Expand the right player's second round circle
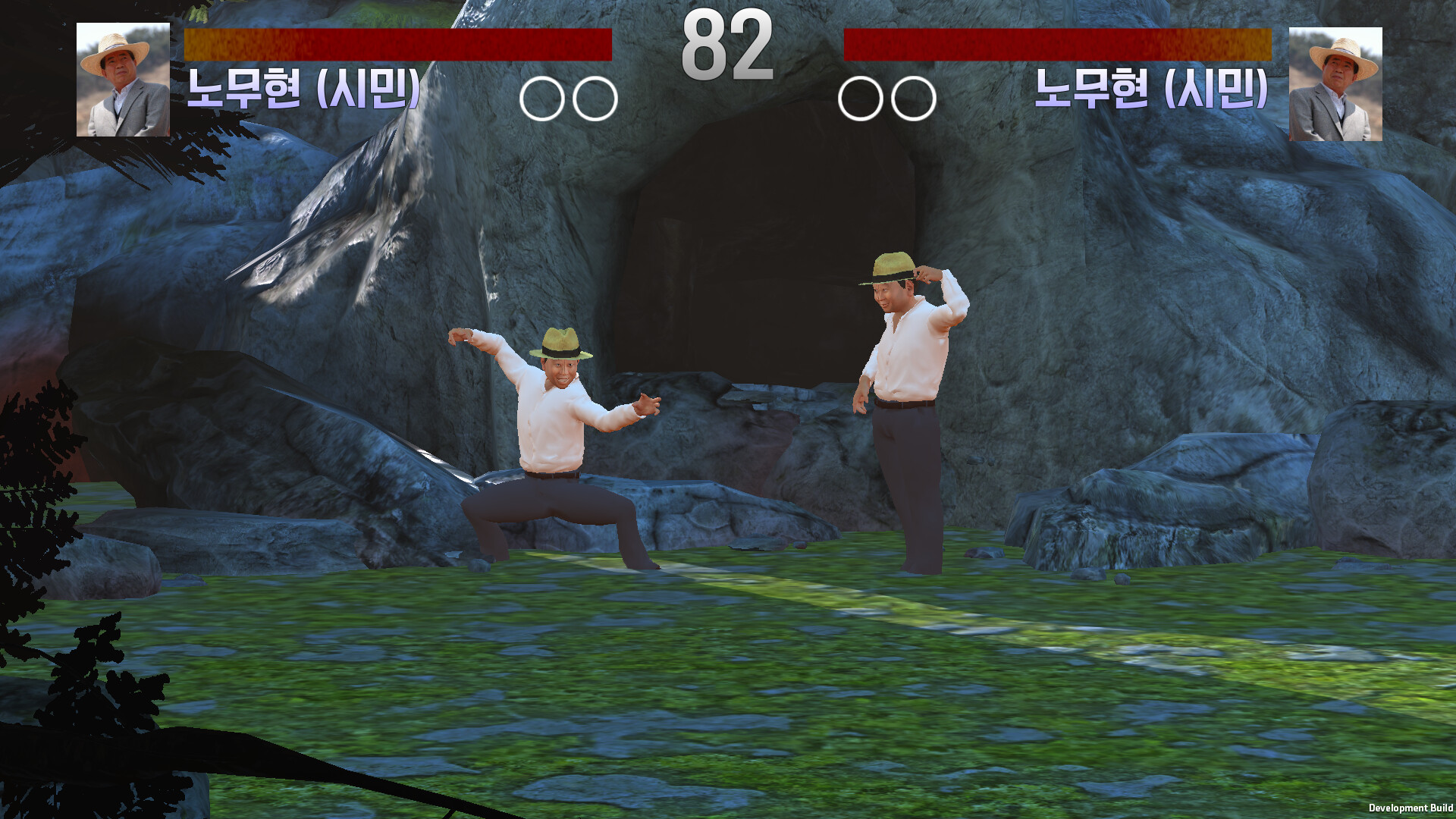 coord(914,96)
